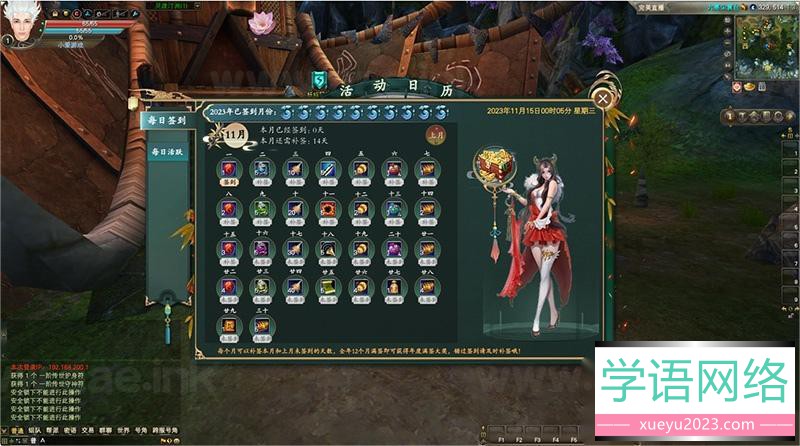Select the 十一 sun-emblem reward icon
The image size is (800, 446).
(328, 207)
